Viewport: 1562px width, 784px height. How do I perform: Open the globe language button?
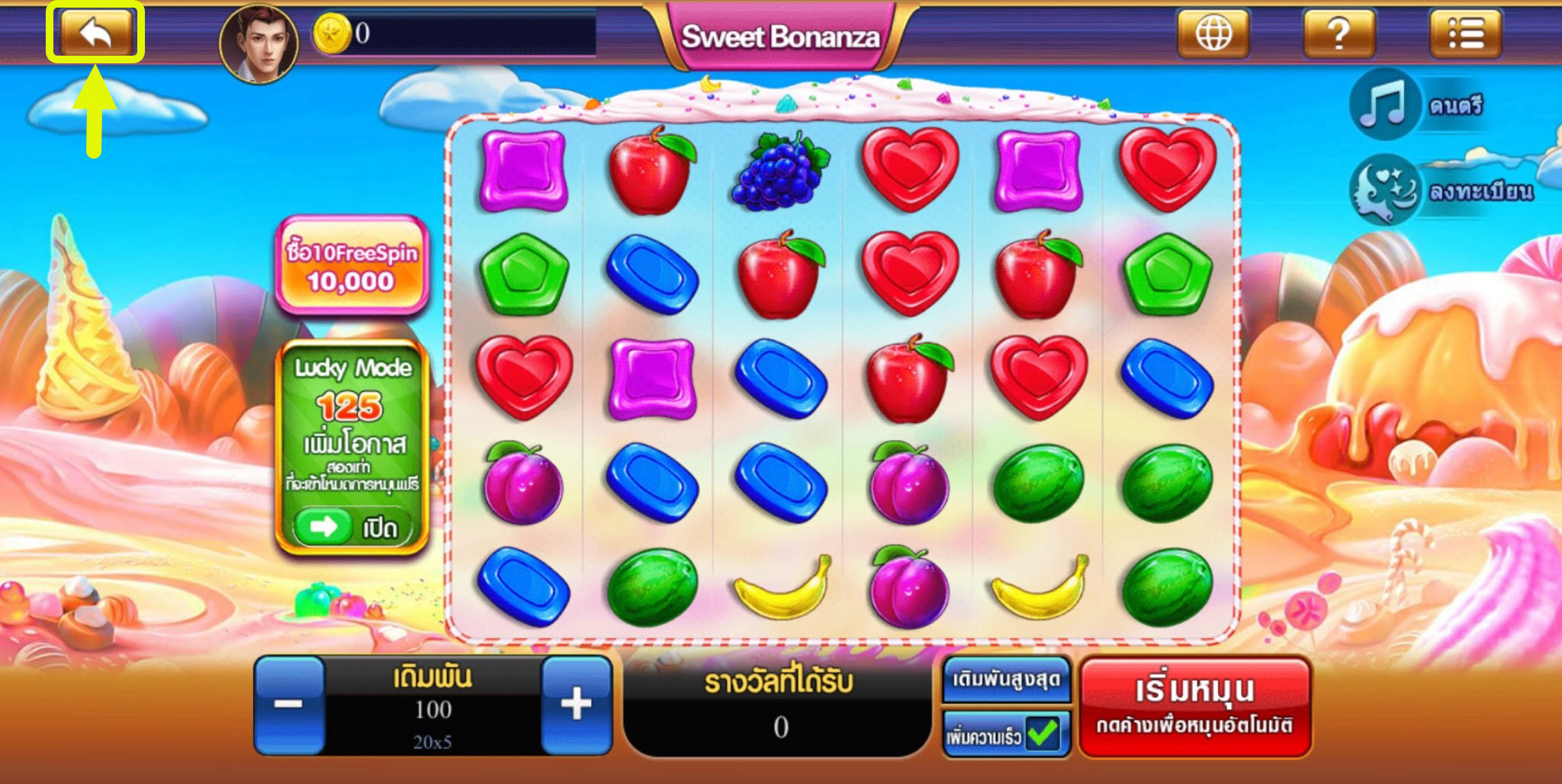(x=1213, y=34)
